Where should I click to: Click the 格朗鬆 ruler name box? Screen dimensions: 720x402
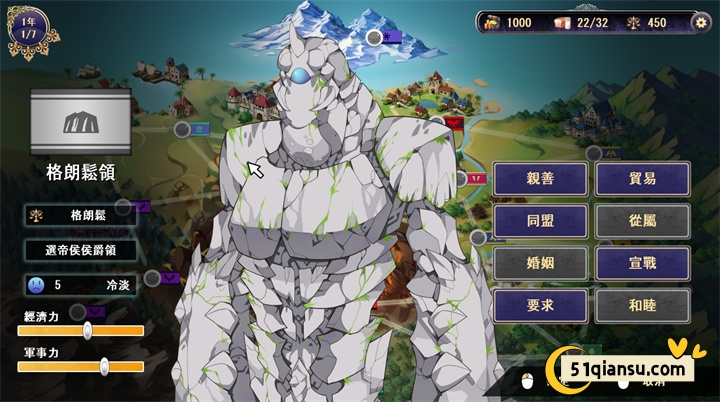pyautogui.click(x=81, y=214)
